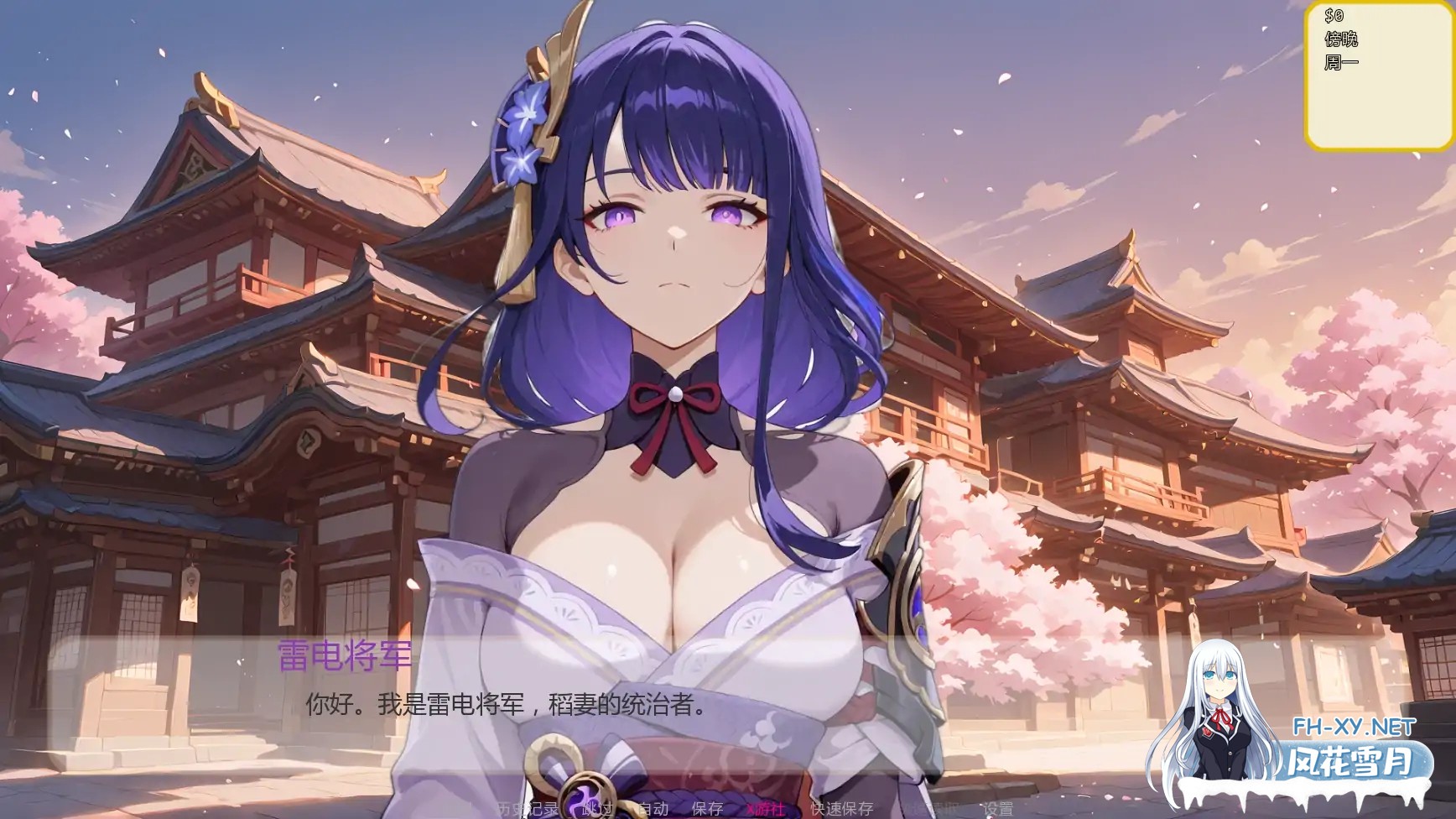Open the 保存 save screen

point(709,807)
